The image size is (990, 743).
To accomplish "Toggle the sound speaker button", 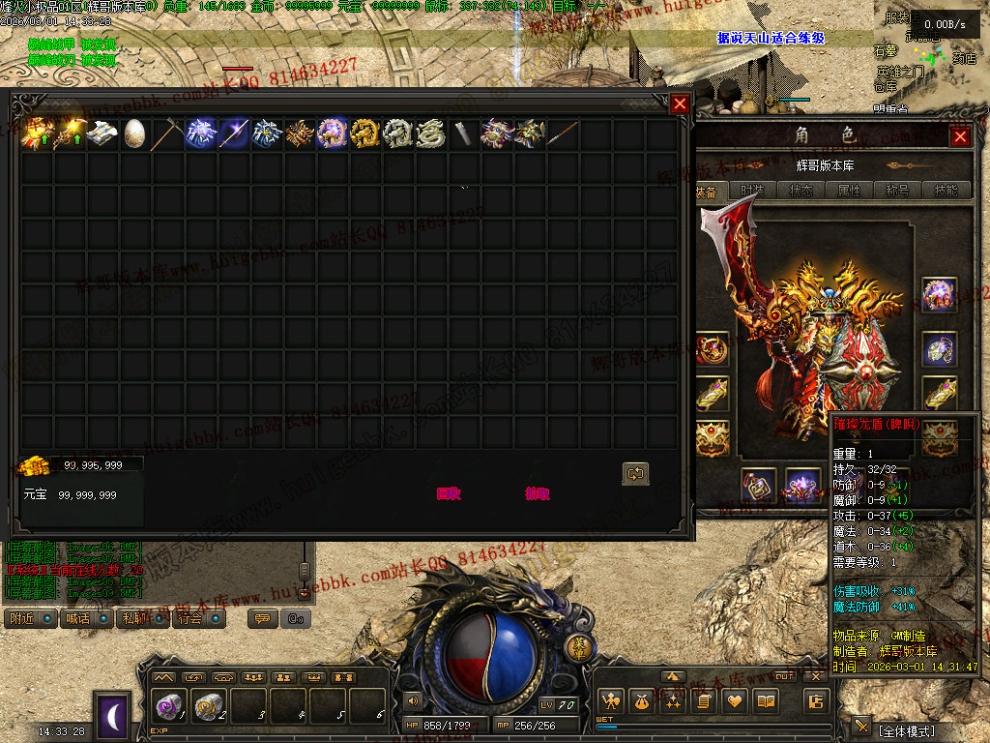I will coord(412,701).
